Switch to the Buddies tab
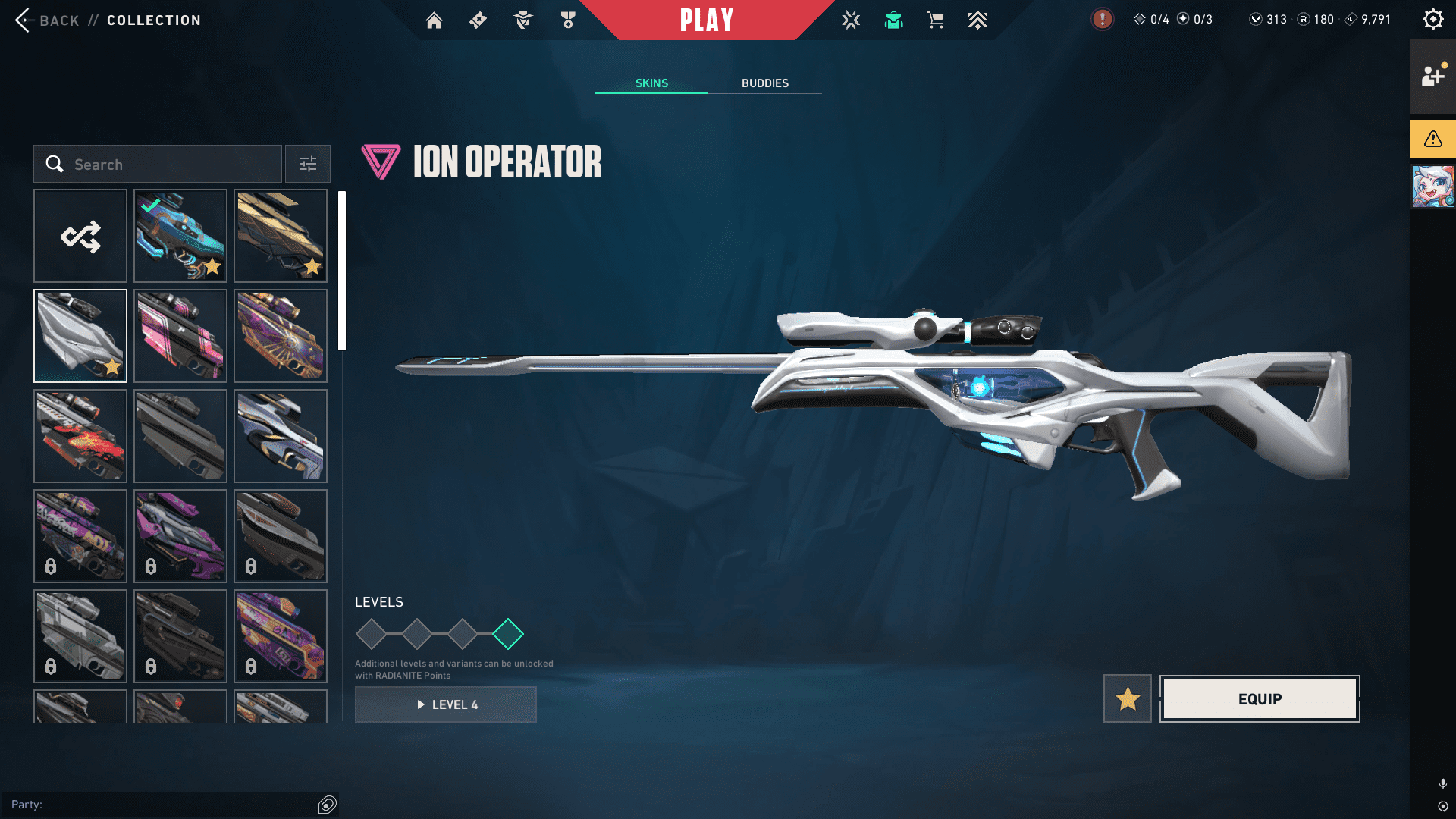This screenshot has height=819, width=1456. 764,83
